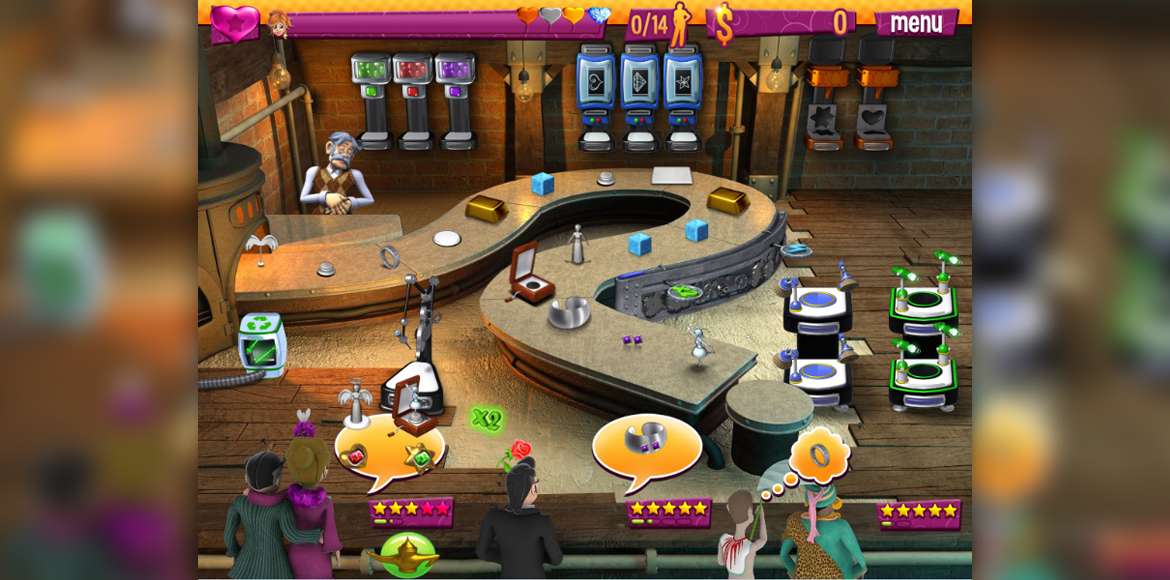Viewport: 1170px width, 580px height.
Task: Collect the green x2 bonus icon
Action: pyautogui.click(x=486, y=418)
